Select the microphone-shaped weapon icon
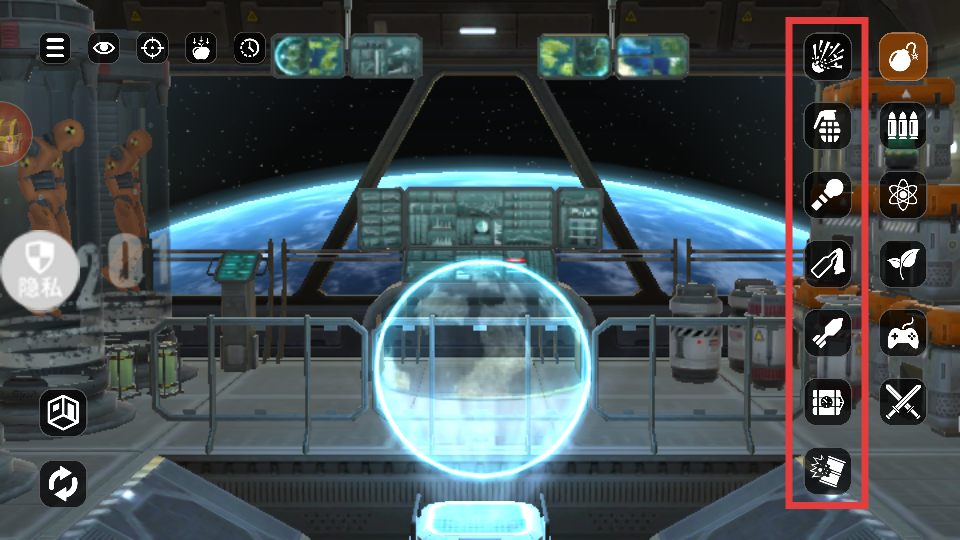The image size is (960, 540). click(x=828, y=194)
